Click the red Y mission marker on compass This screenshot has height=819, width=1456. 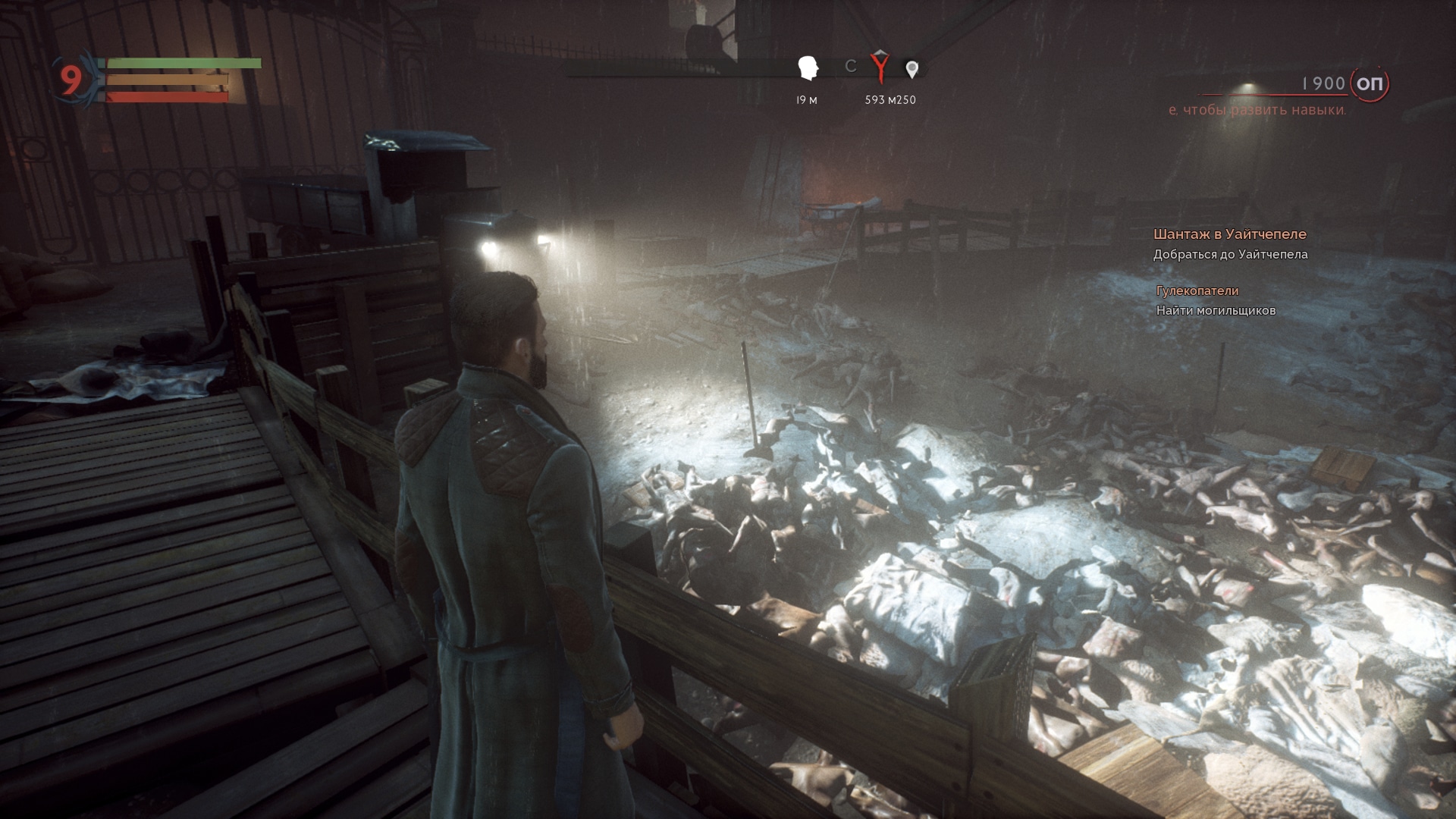click(880, 67)
